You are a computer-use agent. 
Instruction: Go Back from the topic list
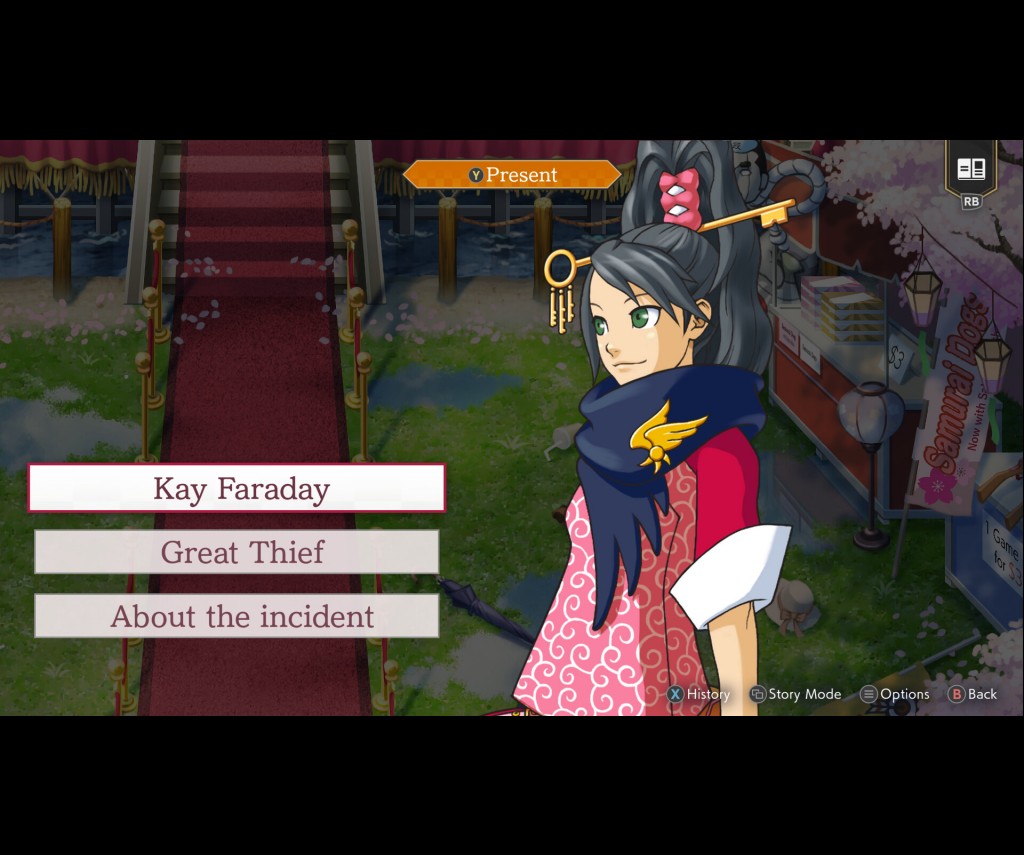[x=972, y=694]
